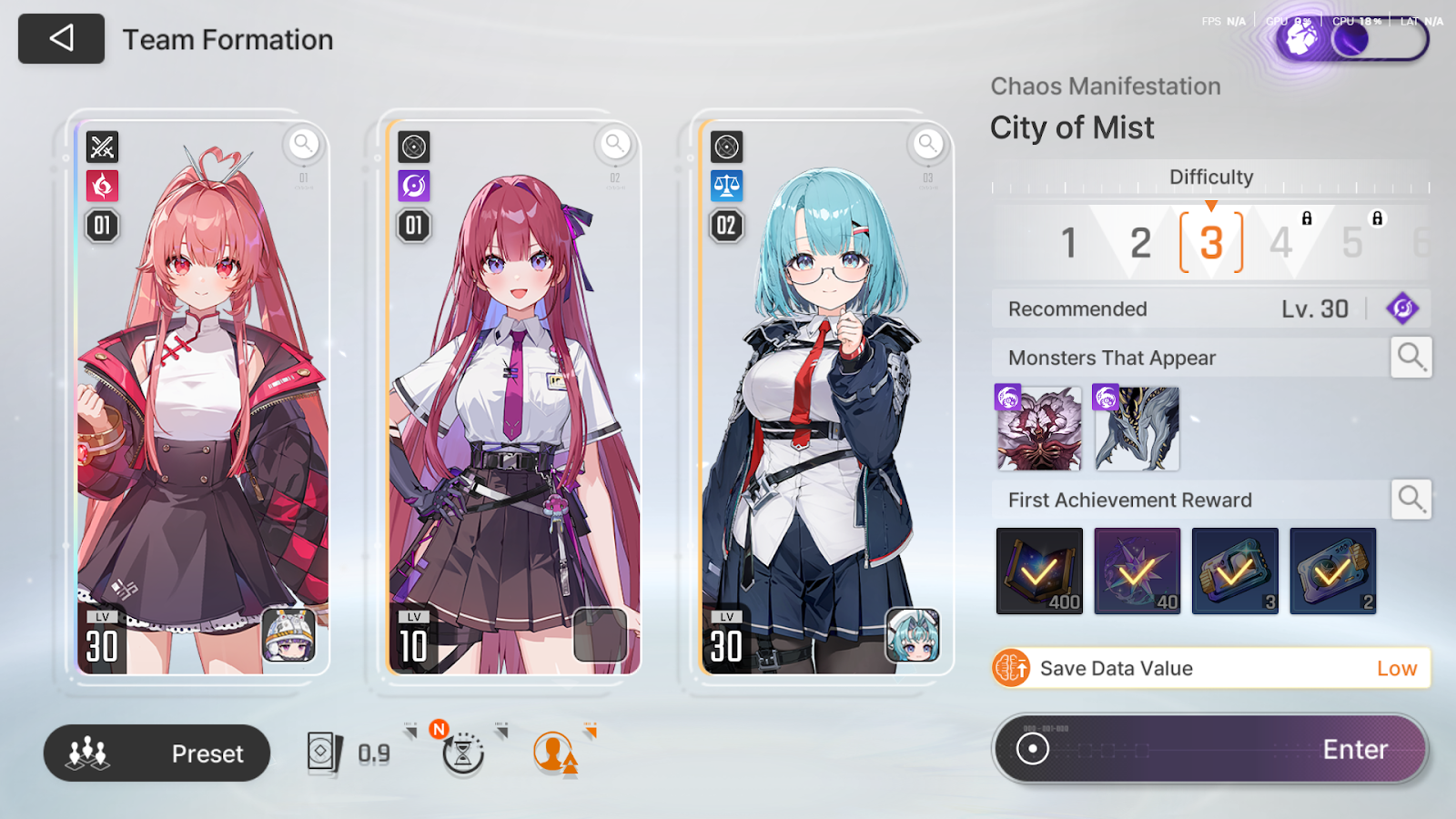Tap the card deck 0.9 icon

click(x=326, y=753)
